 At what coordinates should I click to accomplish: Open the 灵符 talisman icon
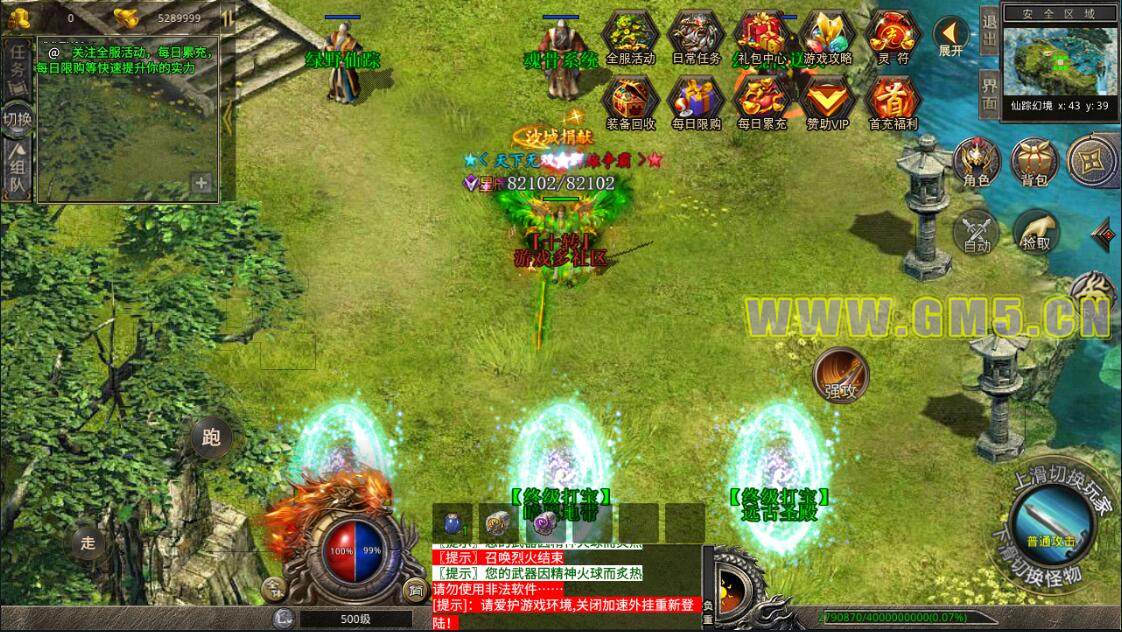click(891, 35)
